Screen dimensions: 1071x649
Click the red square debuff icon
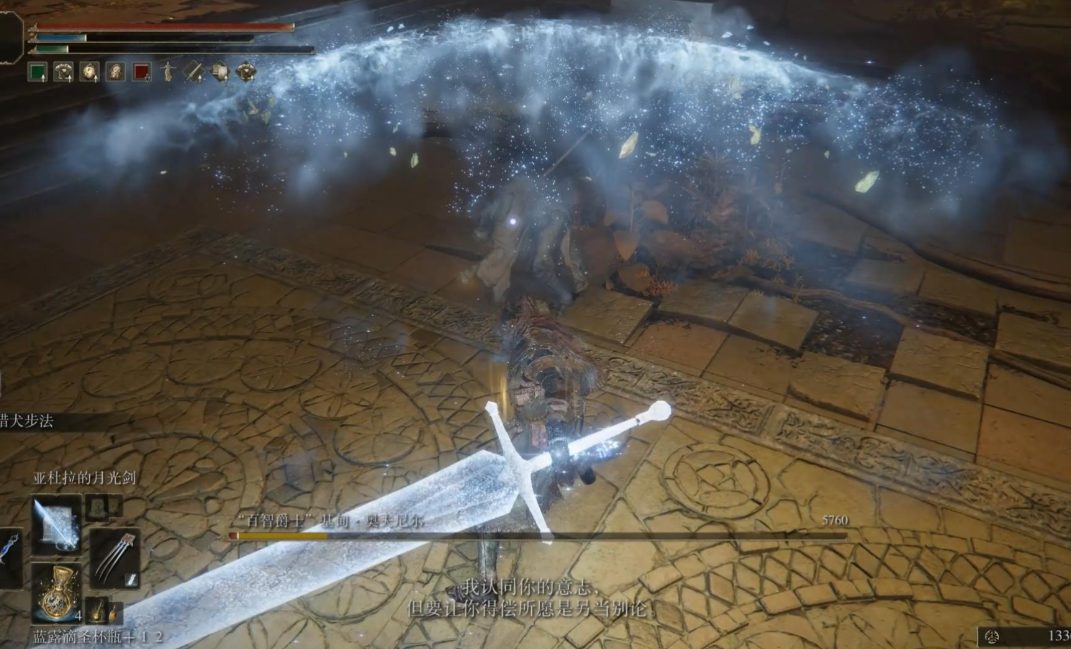pos(141,71)
